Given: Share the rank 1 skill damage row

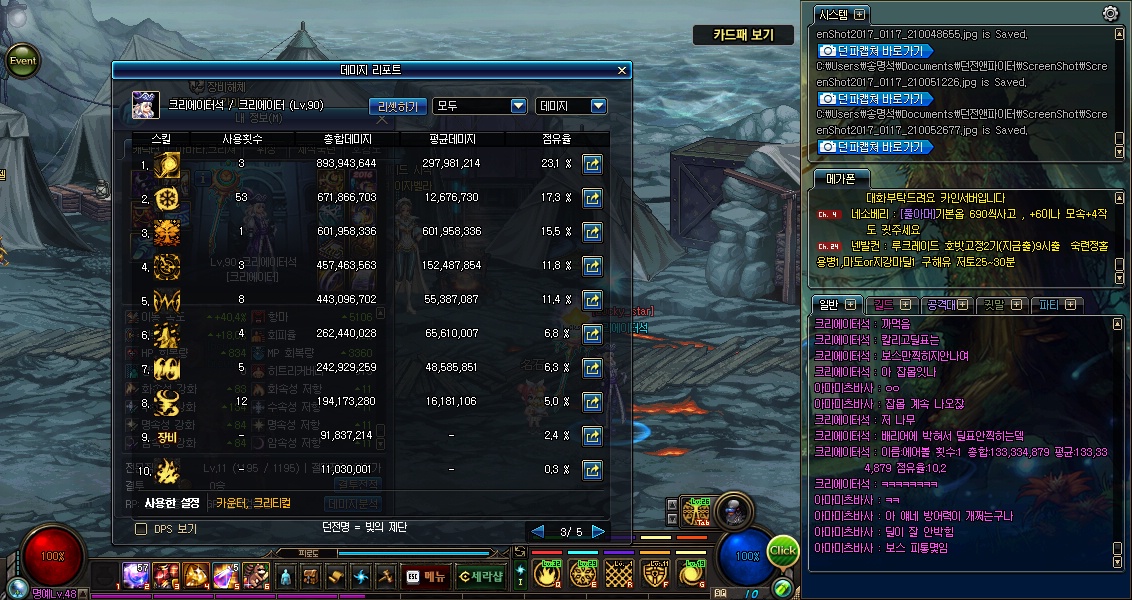Looking at the screenshot, I should pyautogui.click(x=592, y=164).
